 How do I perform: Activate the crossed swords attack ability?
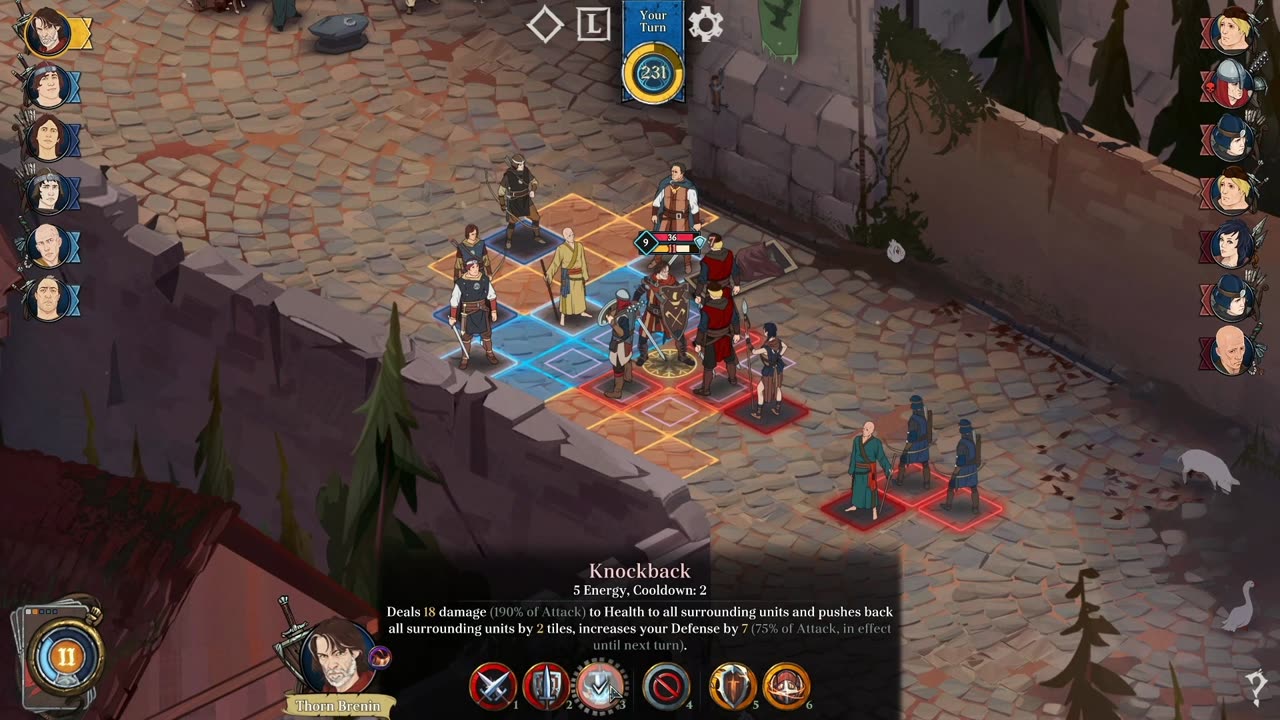(x=493, y=687)
